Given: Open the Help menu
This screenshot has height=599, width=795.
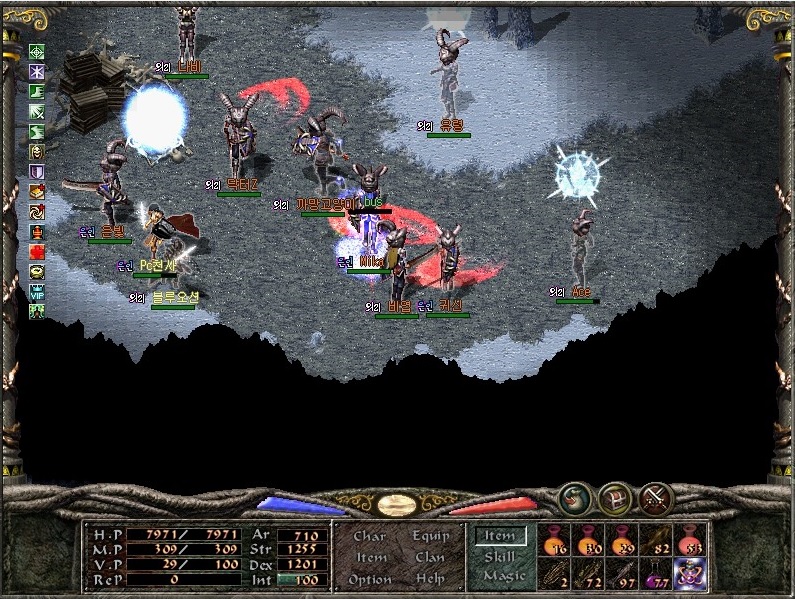Looking at the screenshot, I should pos(430,579).
